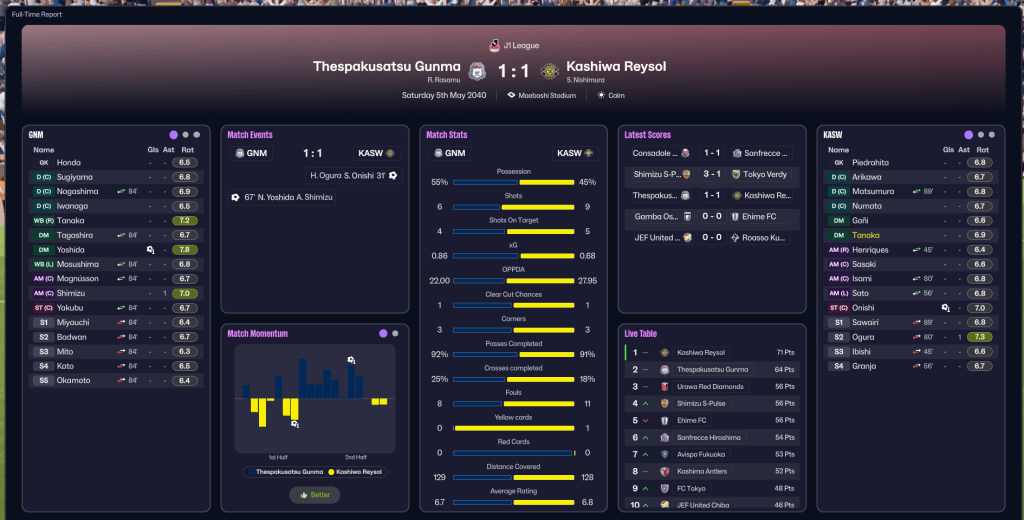The image size is (1024, 520).
Task: Click the Thespakusatsu Gunma team name in header
Action: tap(387, 67)
